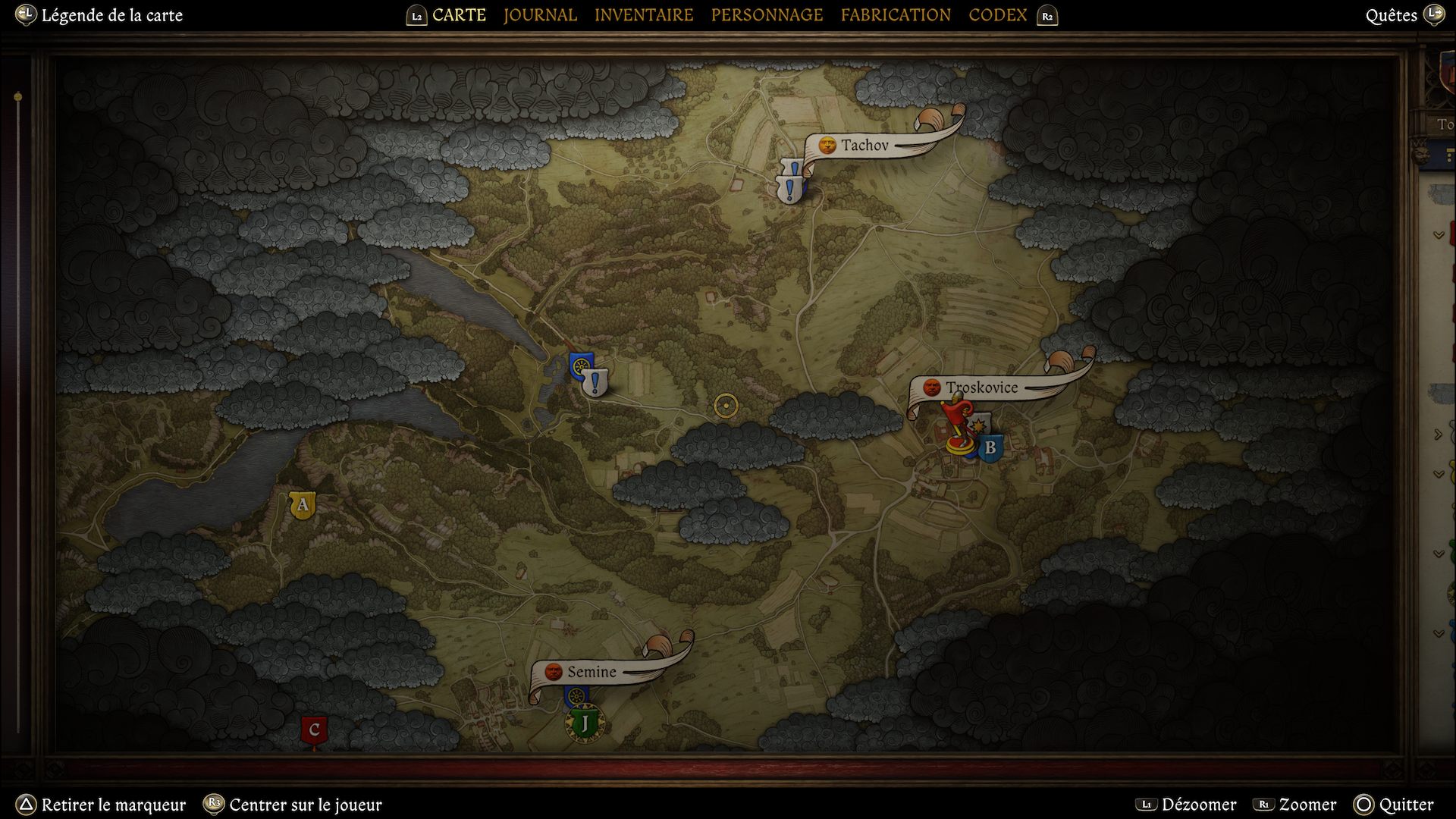Viewport: 1456px width, 819px height.
Task: Select the blue quest marker B
Action: click(x=990, y=448)
